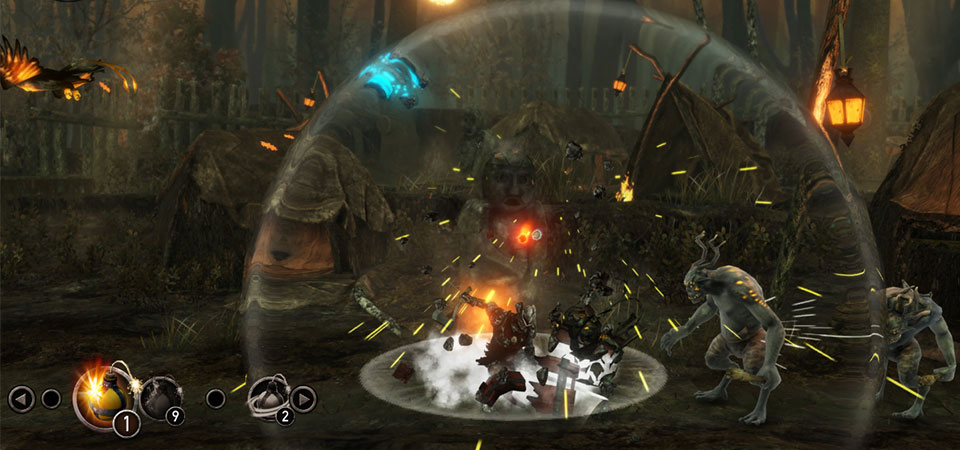Pick the rope-wrapped bomb with count 2
Viewport: 960px width, 450px height.
coord(266,396)
